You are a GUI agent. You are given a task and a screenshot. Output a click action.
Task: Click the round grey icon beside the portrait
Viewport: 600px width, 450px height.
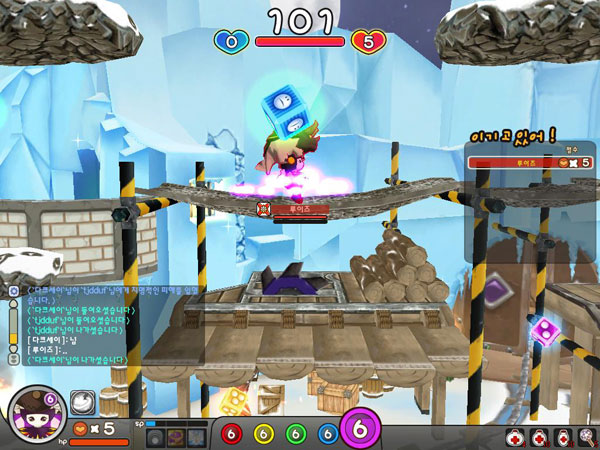point(82,402)
